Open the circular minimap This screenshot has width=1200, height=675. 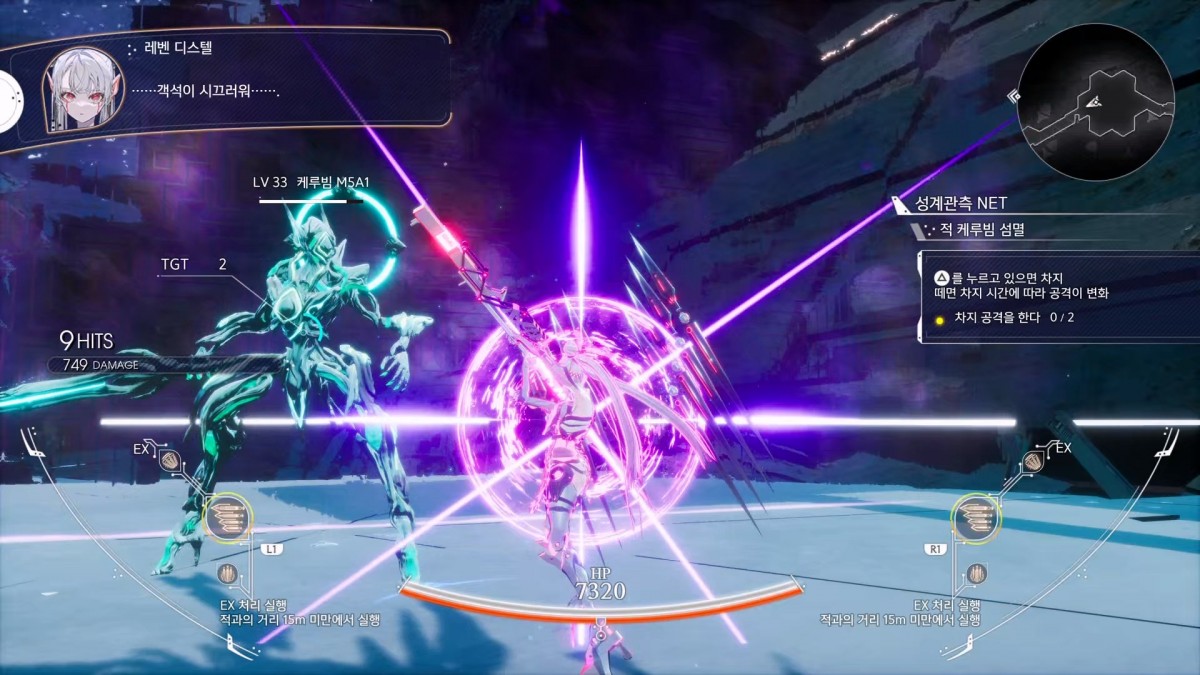(x=1095, y=101)
